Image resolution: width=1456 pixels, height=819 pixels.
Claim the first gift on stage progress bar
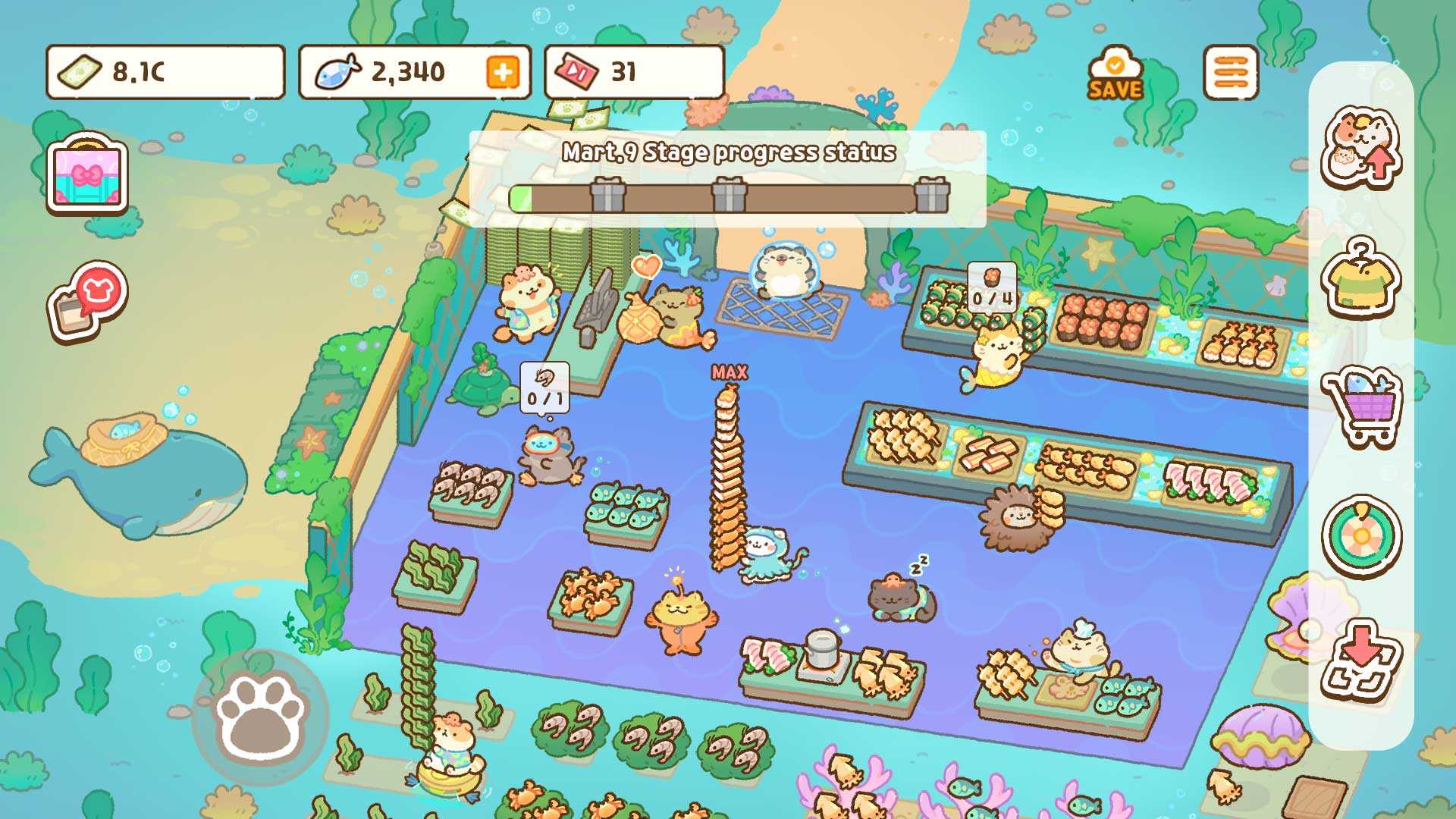point(607,196)
